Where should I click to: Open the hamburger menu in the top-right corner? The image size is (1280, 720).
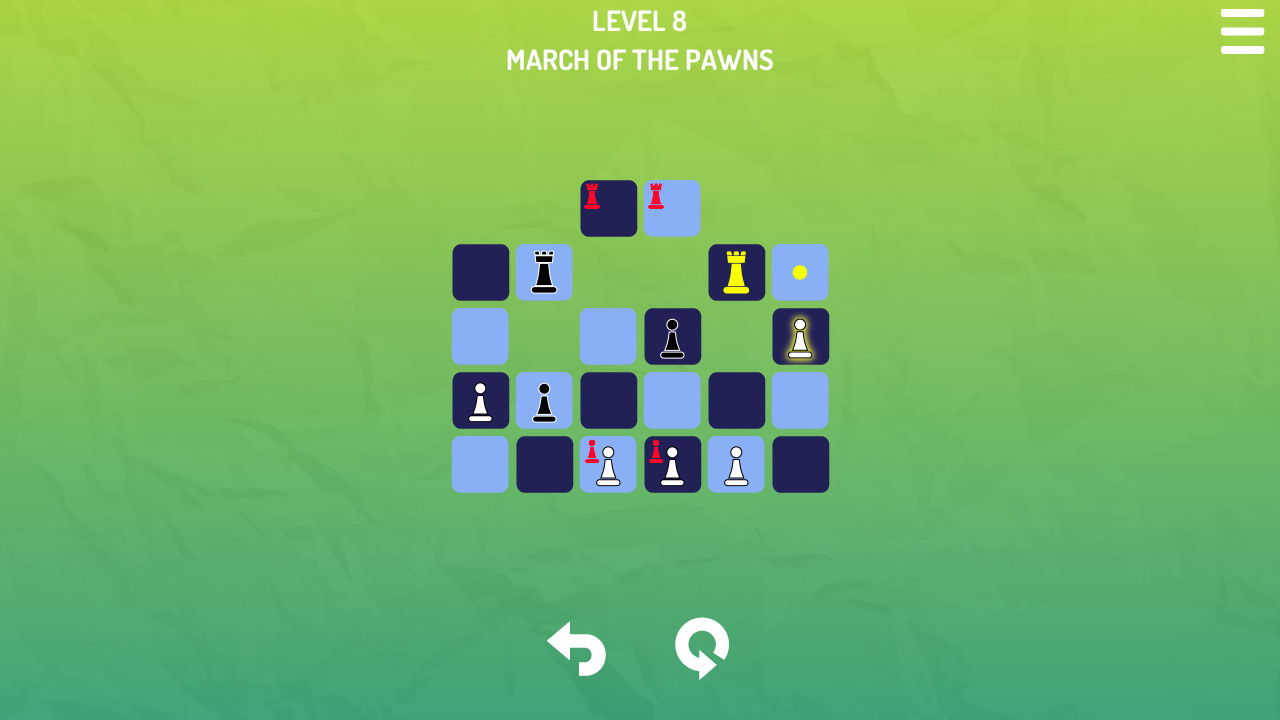pos(1242,32)
